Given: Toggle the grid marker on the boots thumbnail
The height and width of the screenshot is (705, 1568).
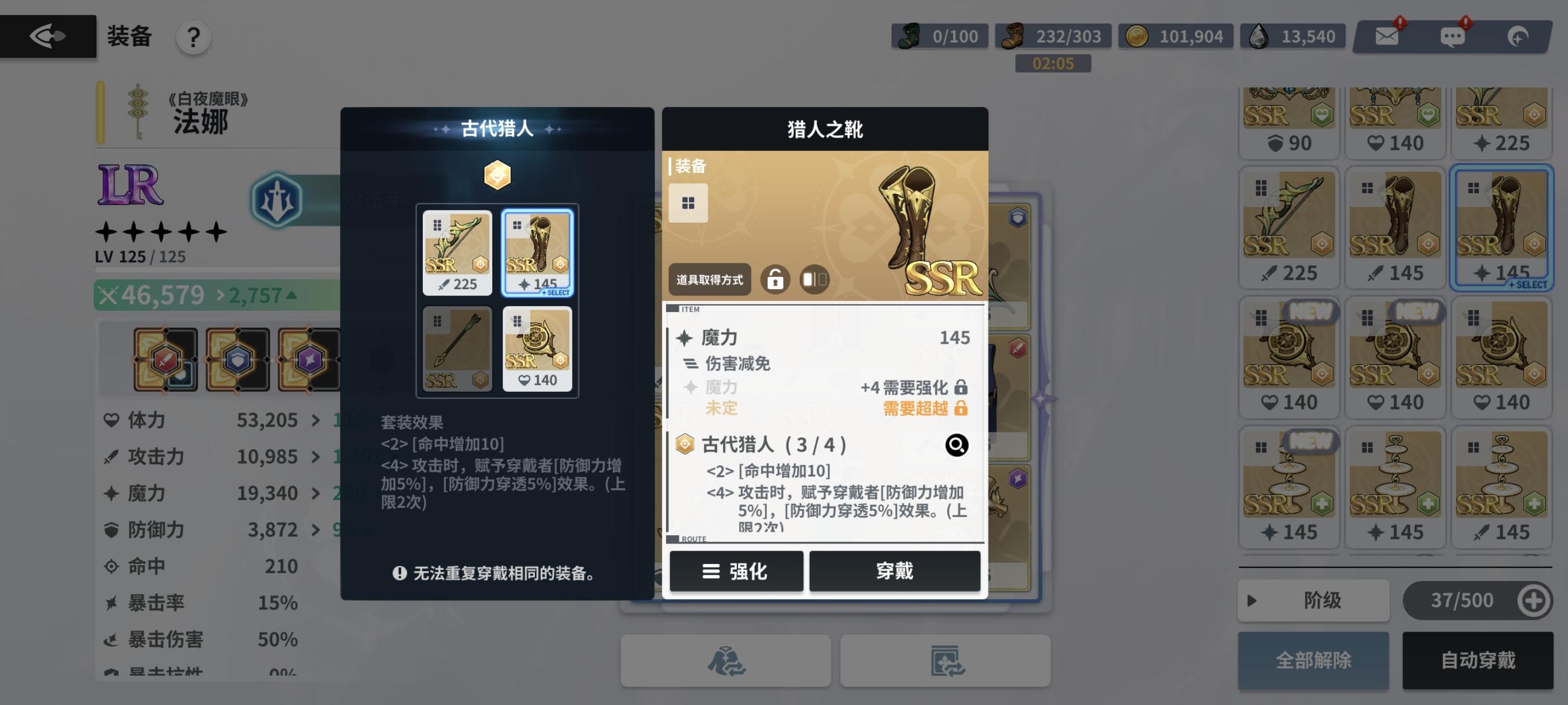Looking at the screenshot, I should (688, 203).
